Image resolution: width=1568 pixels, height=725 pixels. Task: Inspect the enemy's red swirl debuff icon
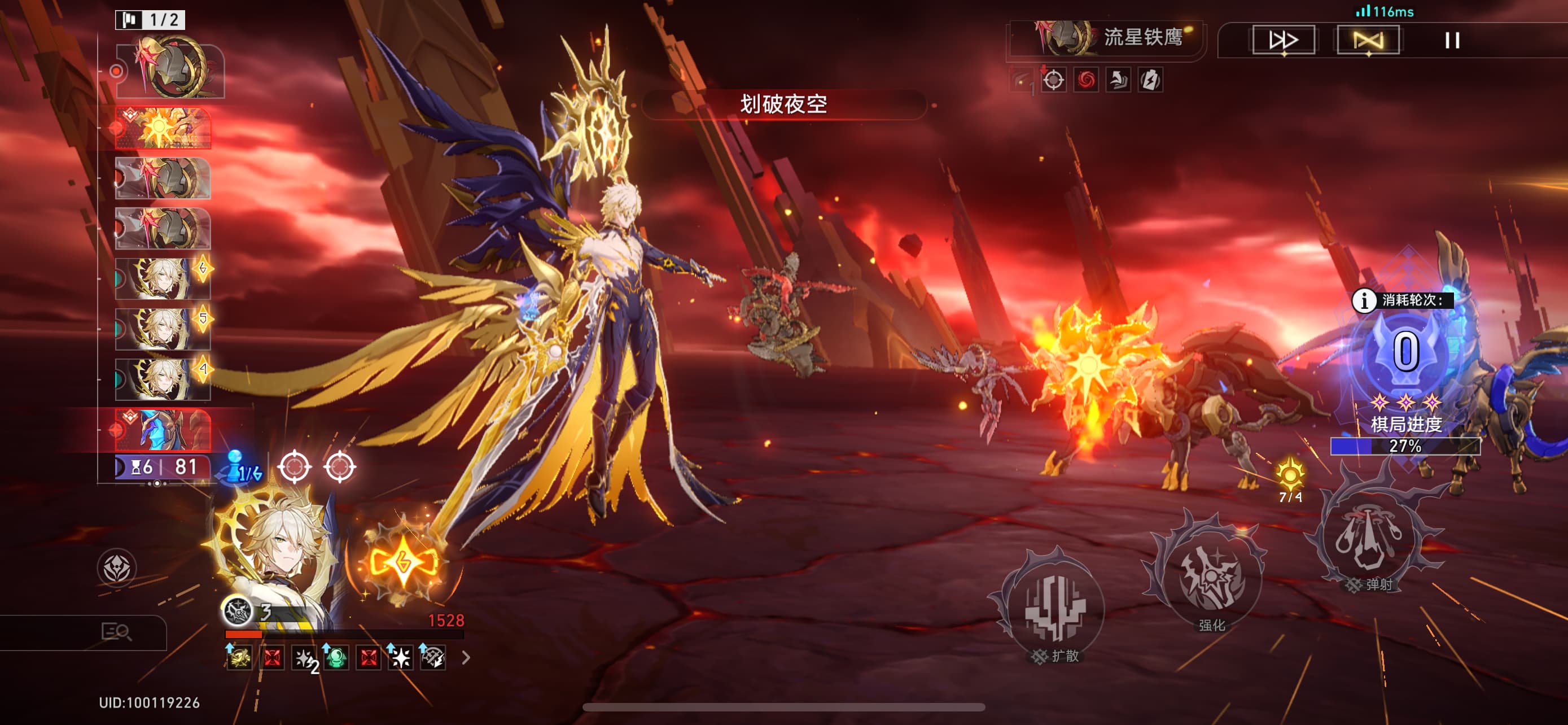click(x=1086, y=80)
